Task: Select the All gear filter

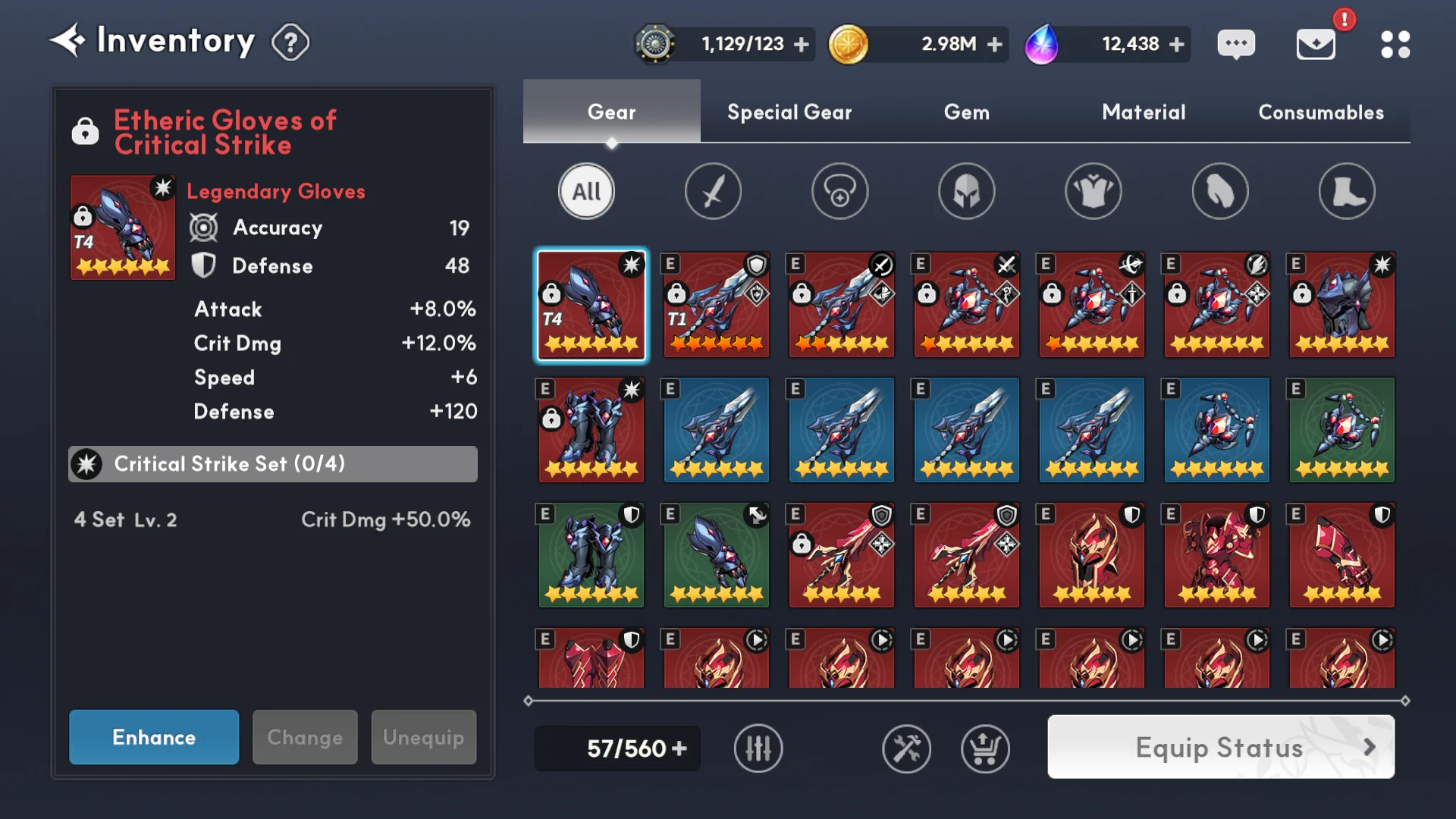Action: [x=586, y=191]
